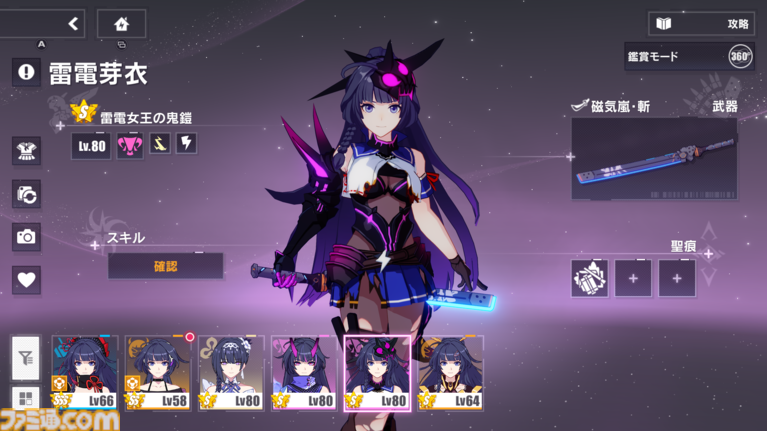Screen dimensions: 767x431
Task: Open the photo camera icon
Action: (27, 237)
